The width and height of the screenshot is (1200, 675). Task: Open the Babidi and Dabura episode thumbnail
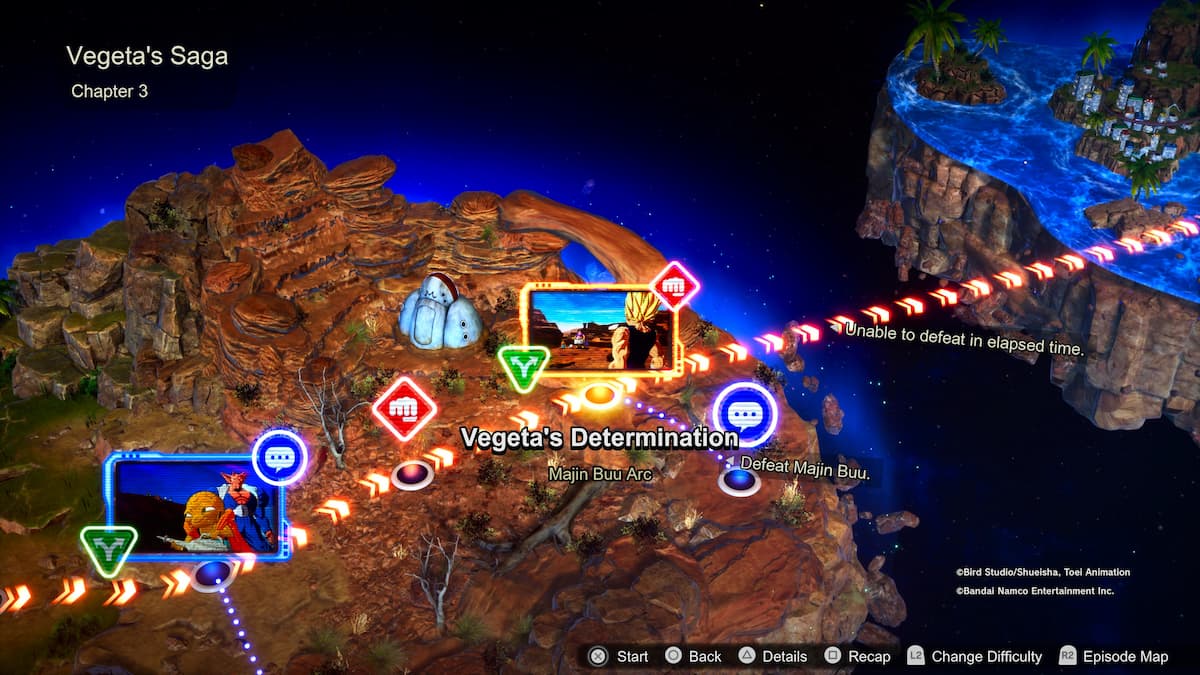point(198,507)
